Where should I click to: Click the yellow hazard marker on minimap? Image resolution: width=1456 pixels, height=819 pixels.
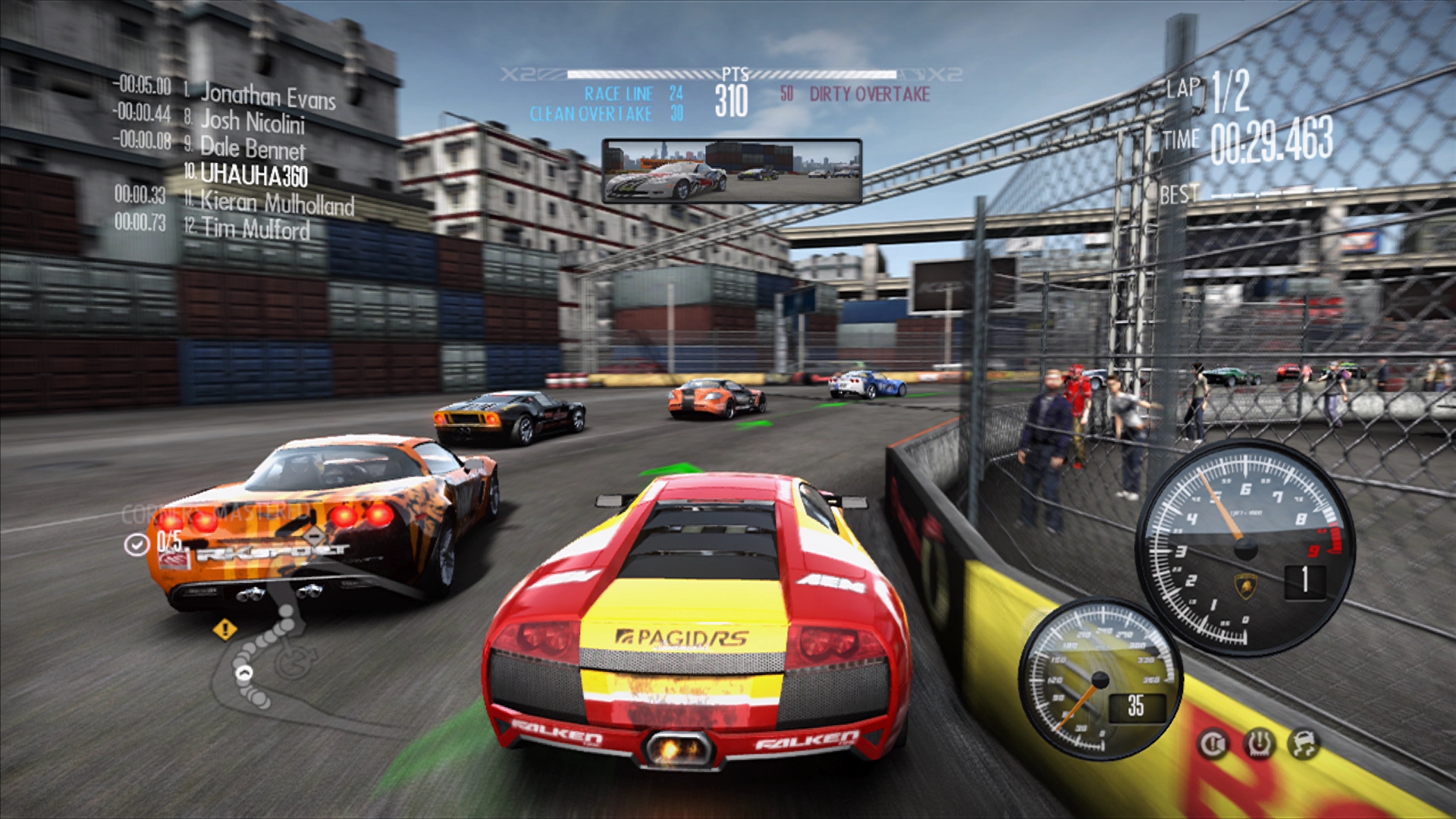point(224,629)
